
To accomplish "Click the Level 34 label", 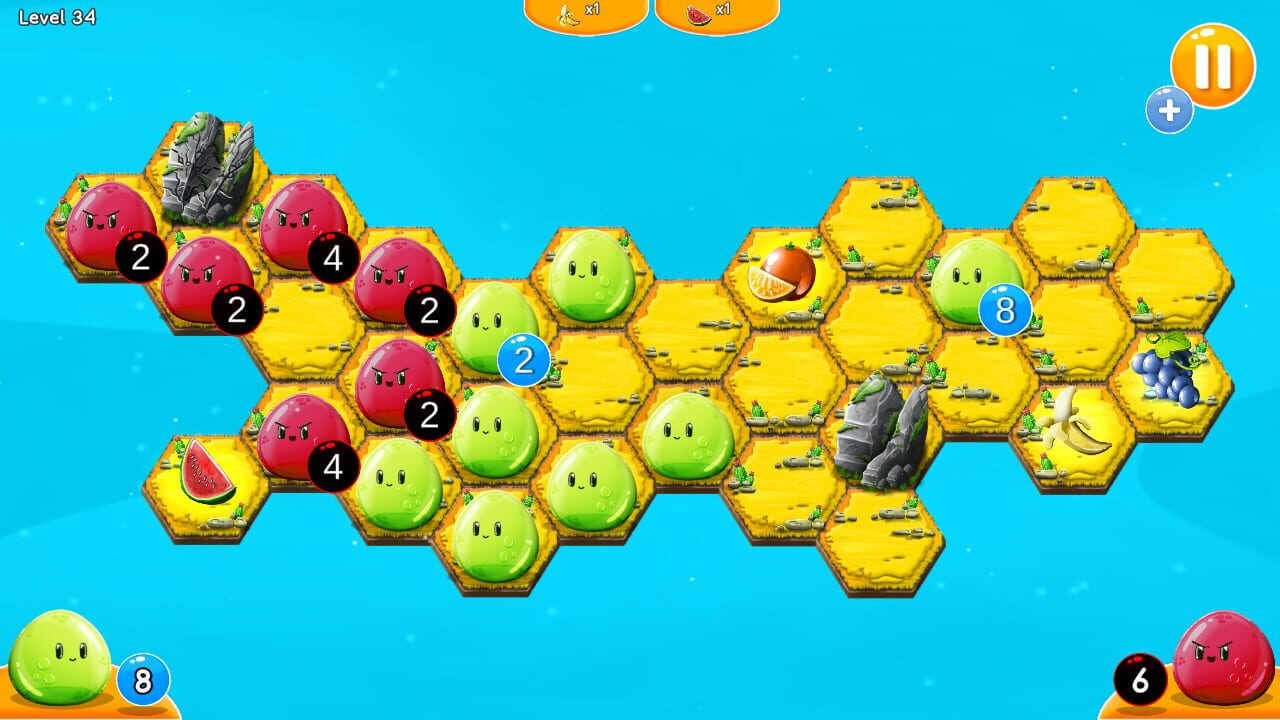I will pyautogui.click(x=55, y=15).
